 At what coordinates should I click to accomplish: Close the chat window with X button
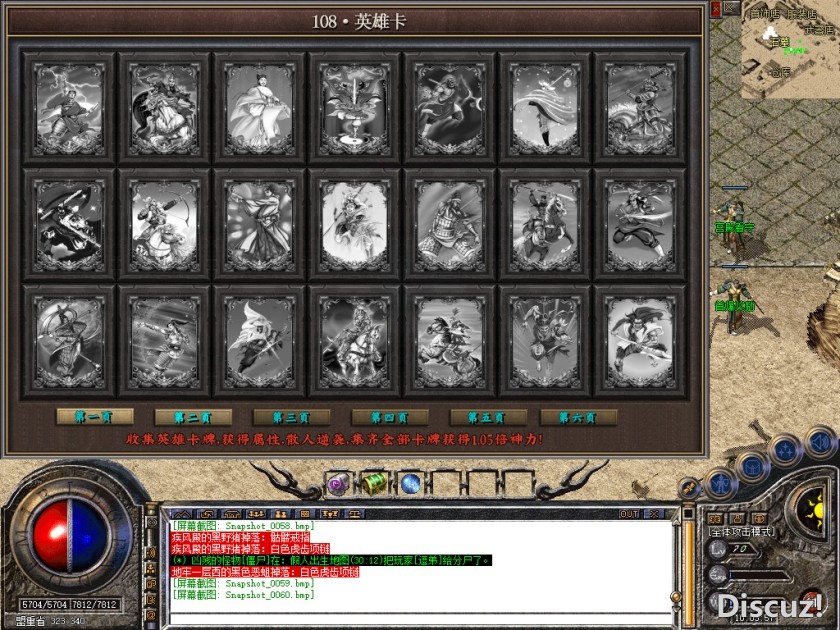click(656, 514)
